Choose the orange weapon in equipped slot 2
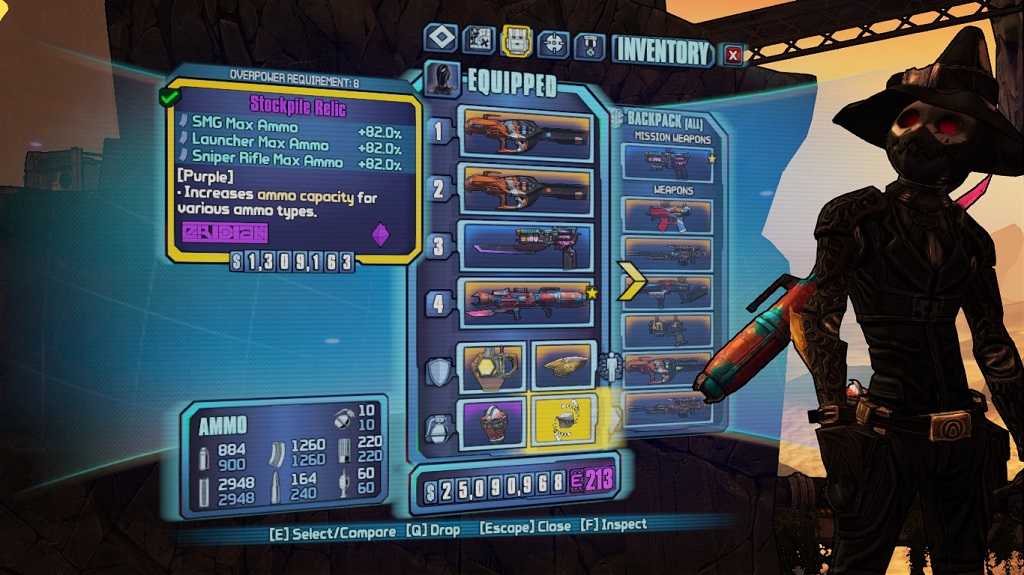1024x575 pixels. [527, 189]
